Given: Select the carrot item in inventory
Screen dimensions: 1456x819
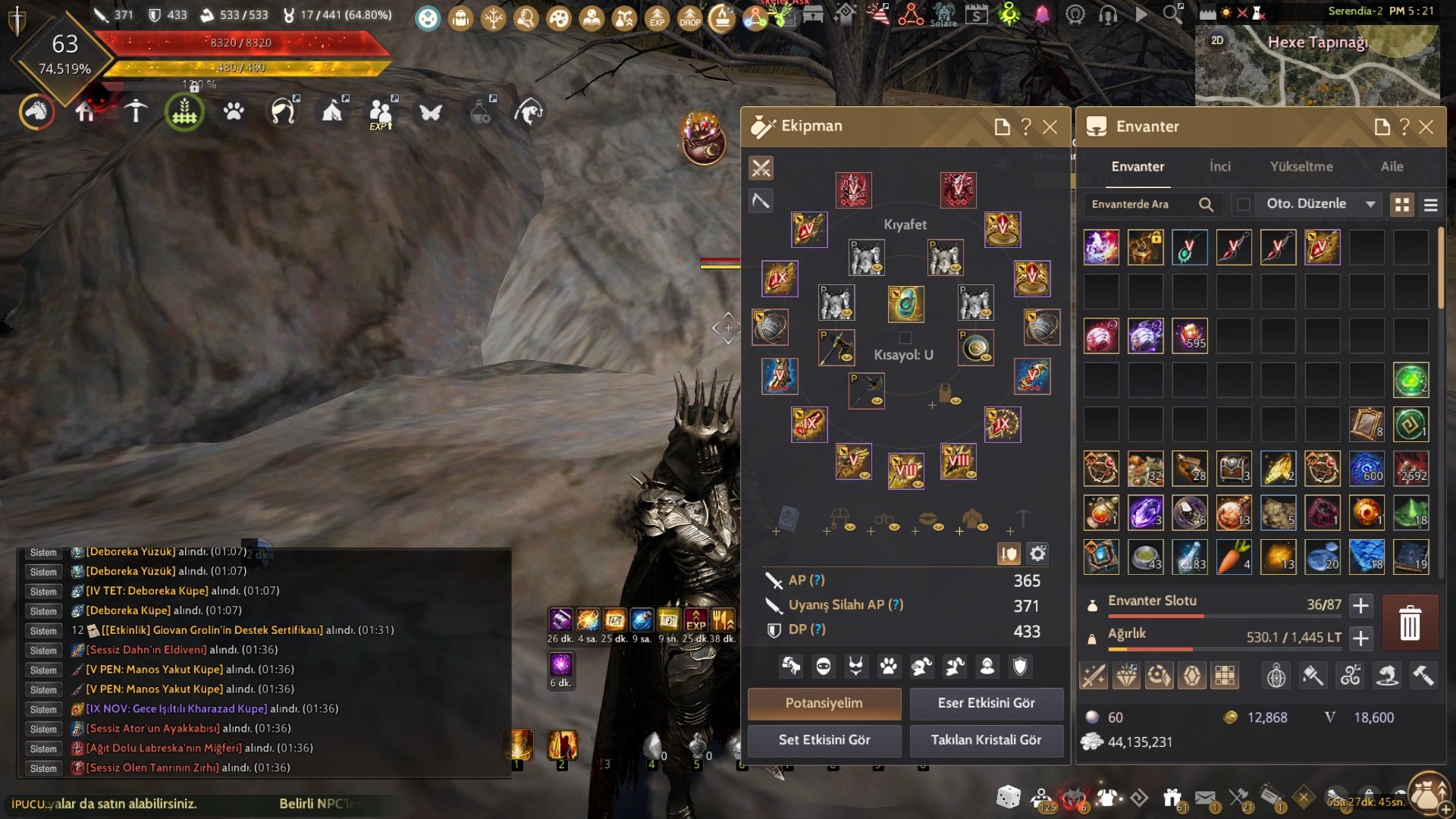Looking at the screenshot, I should pos(1234,557).
